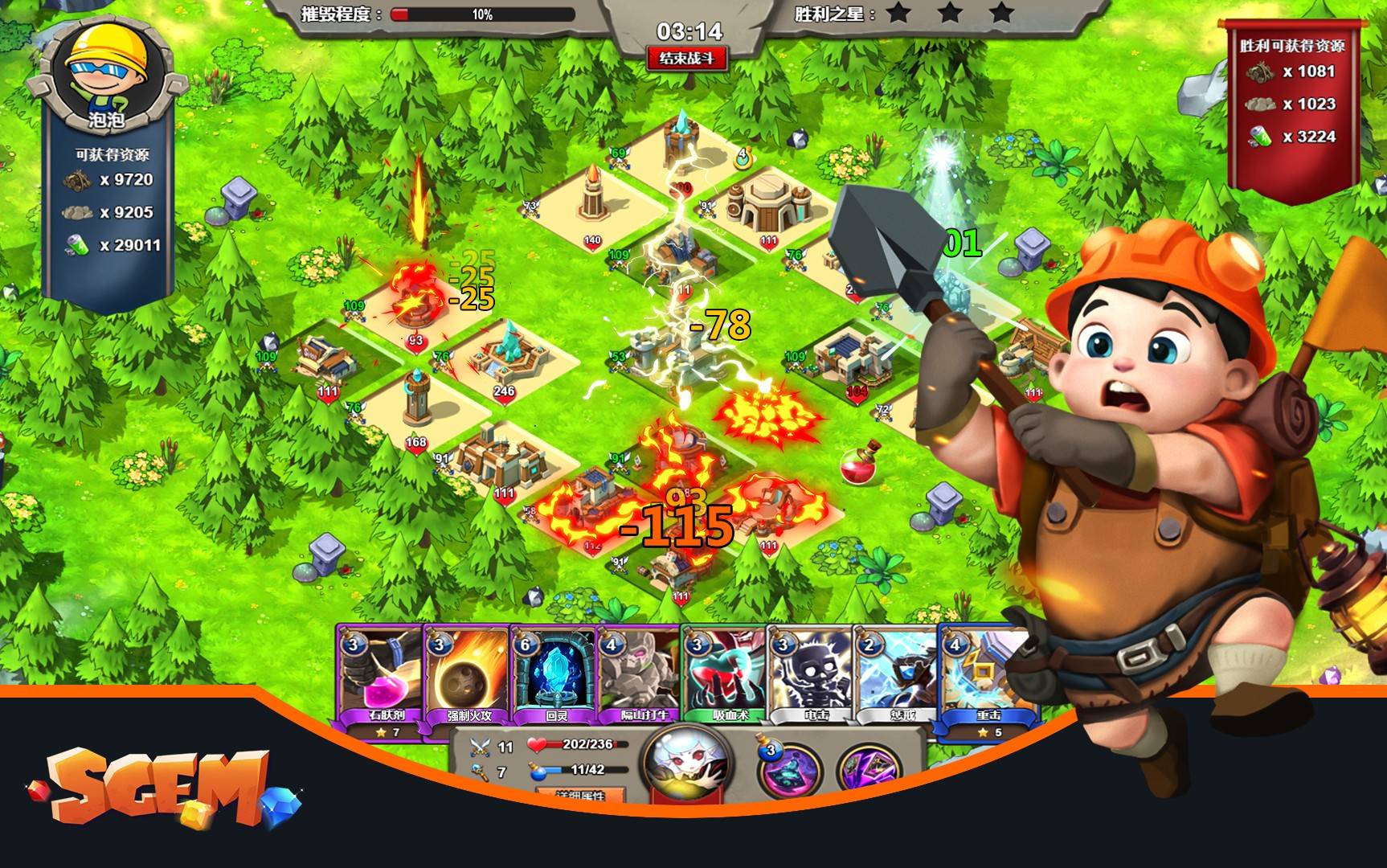The height and width of the screenshot is (868, 1387).
Task: Activate the 吸血术 vampire card
Action: point(726,674)
